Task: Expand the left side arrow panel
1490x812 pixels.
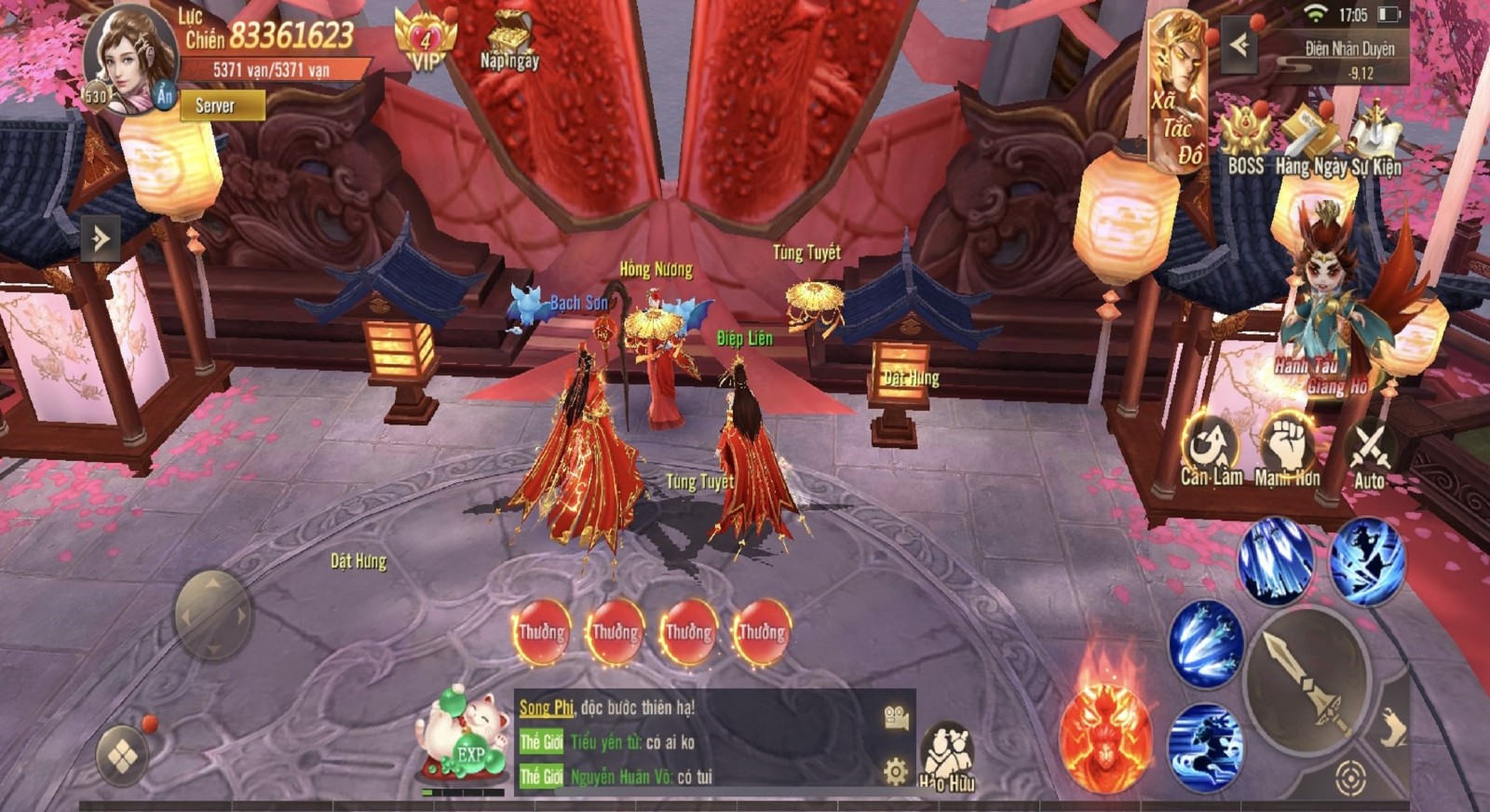Action: click(101, 239)
